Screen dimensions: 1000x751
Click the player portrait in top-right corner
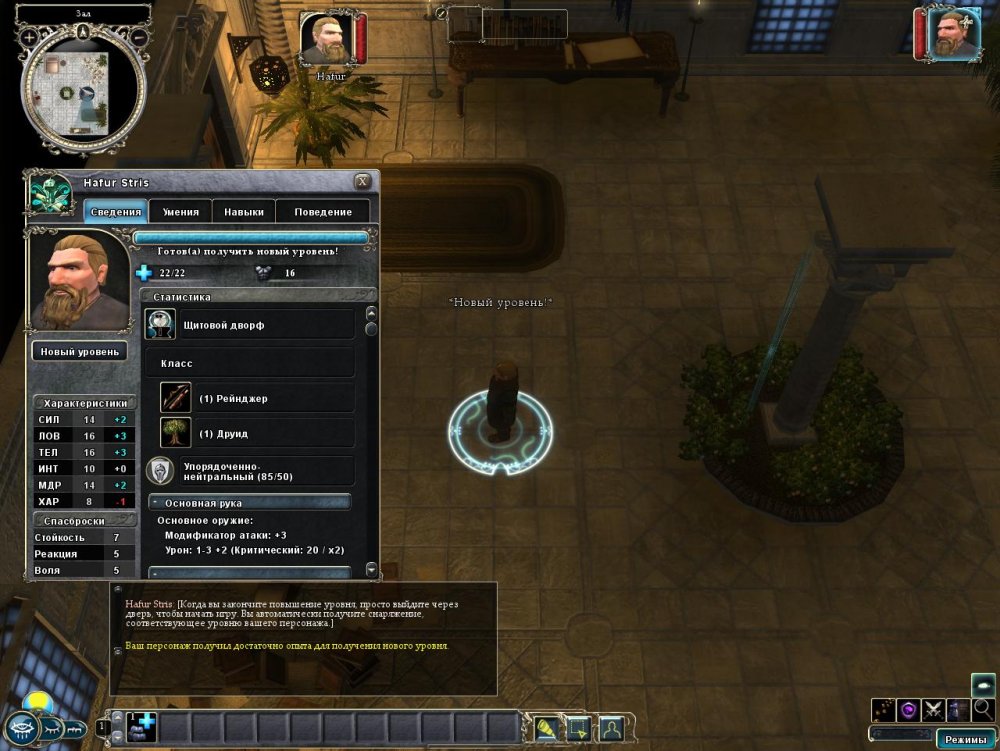pos(953,33)
